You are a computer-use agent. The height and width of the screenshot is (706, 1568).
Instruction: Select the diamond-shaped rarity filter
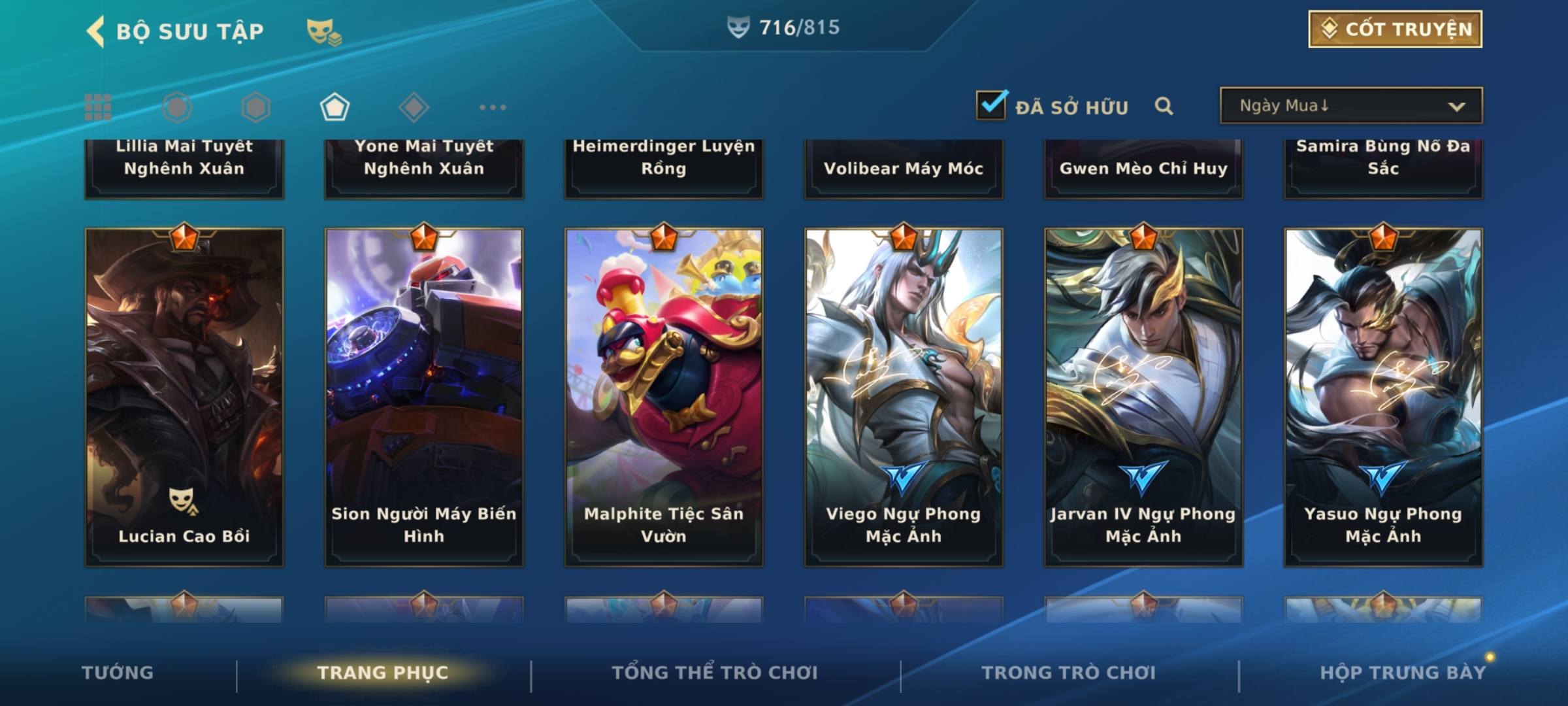414,107
